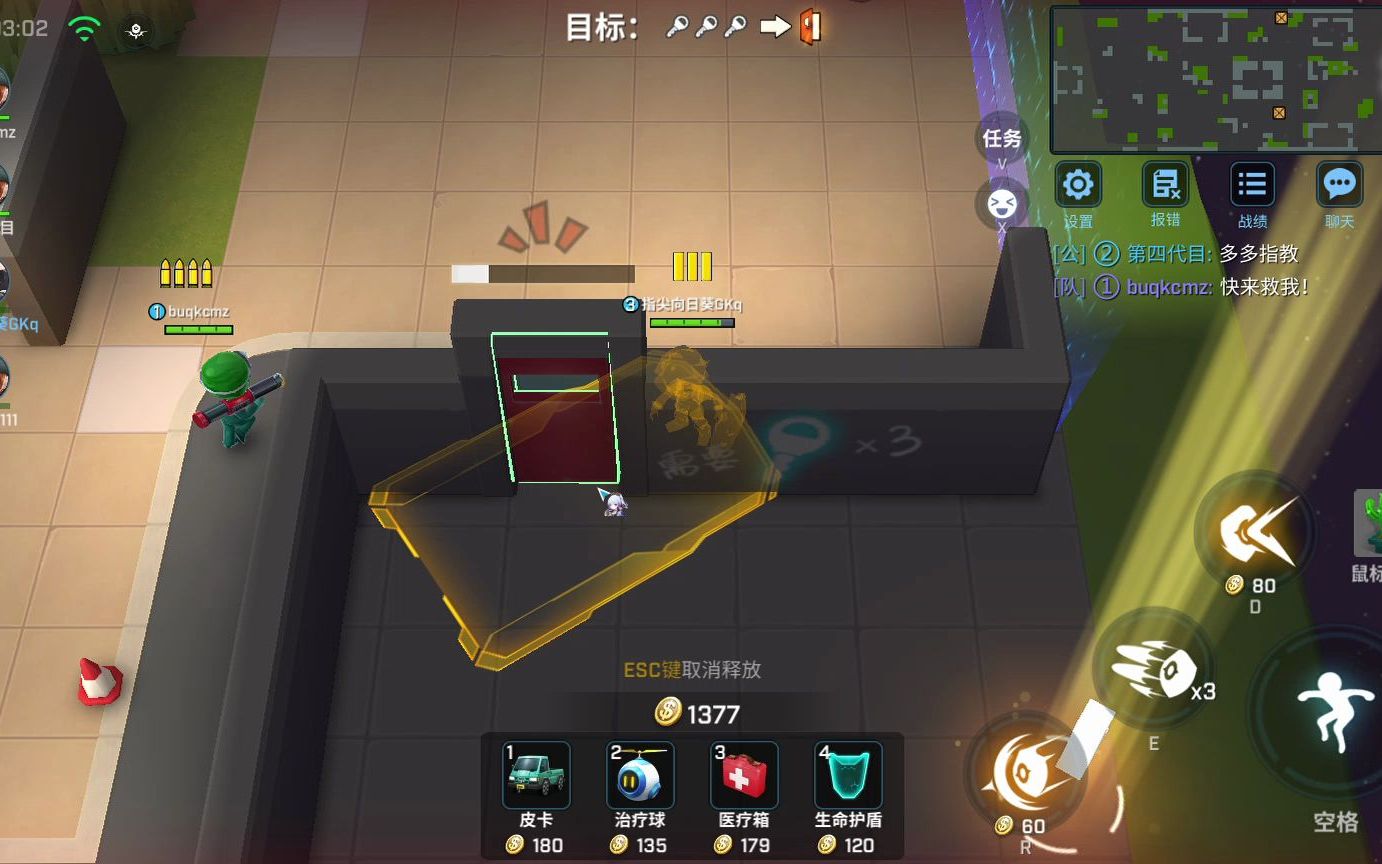Choose the 医疗箱 medkit item
Screen dimensions: 1382x864
744,775
